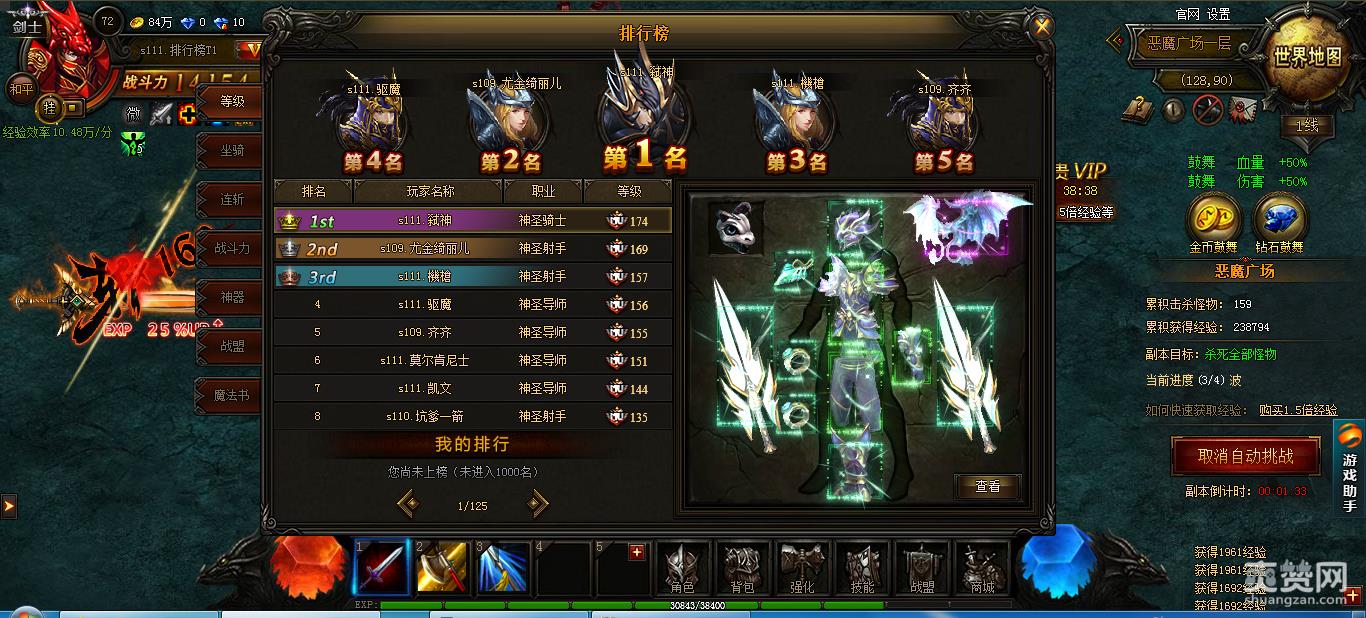Switch to the 等级 ranking tab
Screen dimensions: 1366x618
click(x=232, y=101)
